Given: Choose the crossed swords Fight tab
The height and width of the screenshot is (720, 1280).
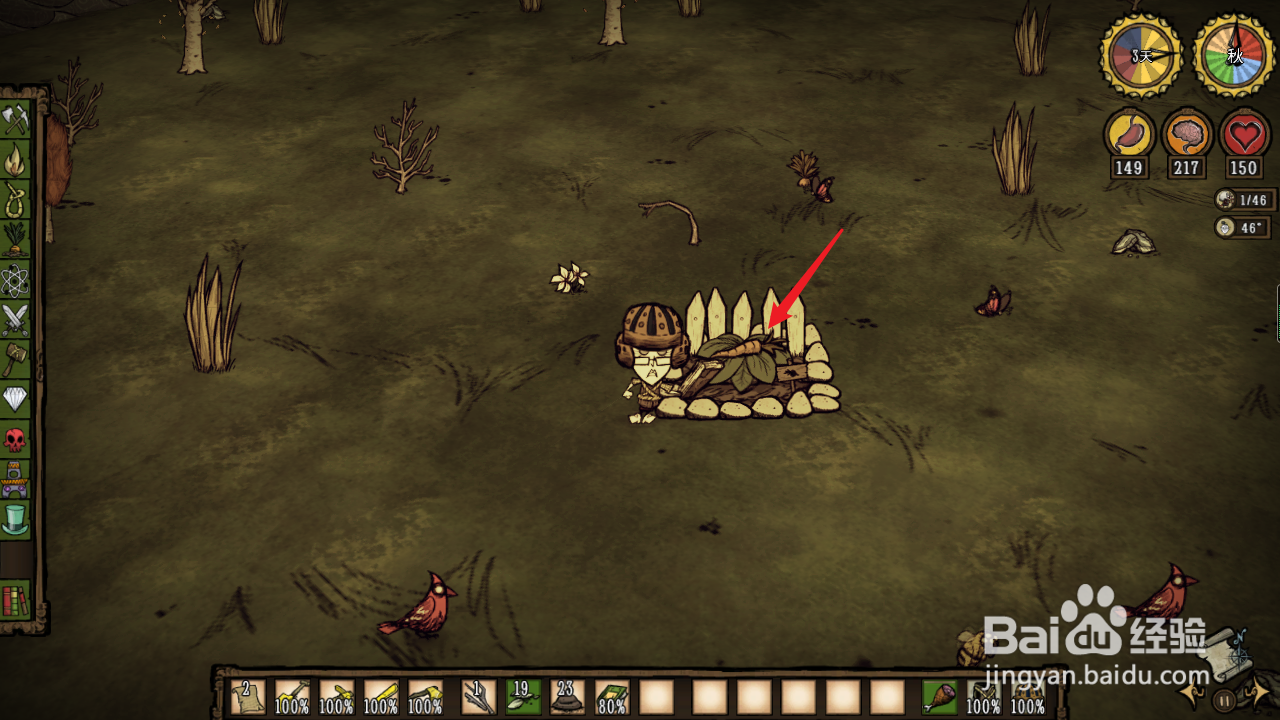Looking at the screenshot, I should [16, 319].
